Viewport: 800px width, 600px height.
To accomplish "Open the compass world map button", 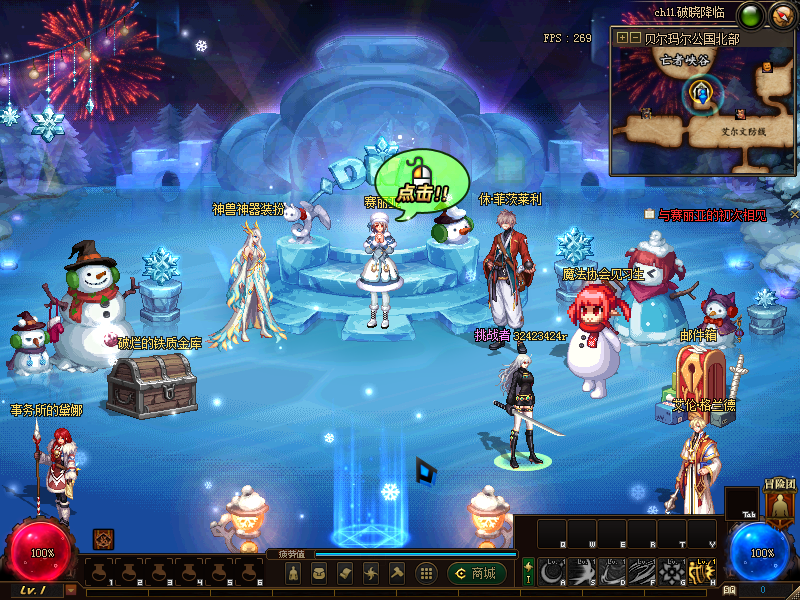I will (782, 14).
